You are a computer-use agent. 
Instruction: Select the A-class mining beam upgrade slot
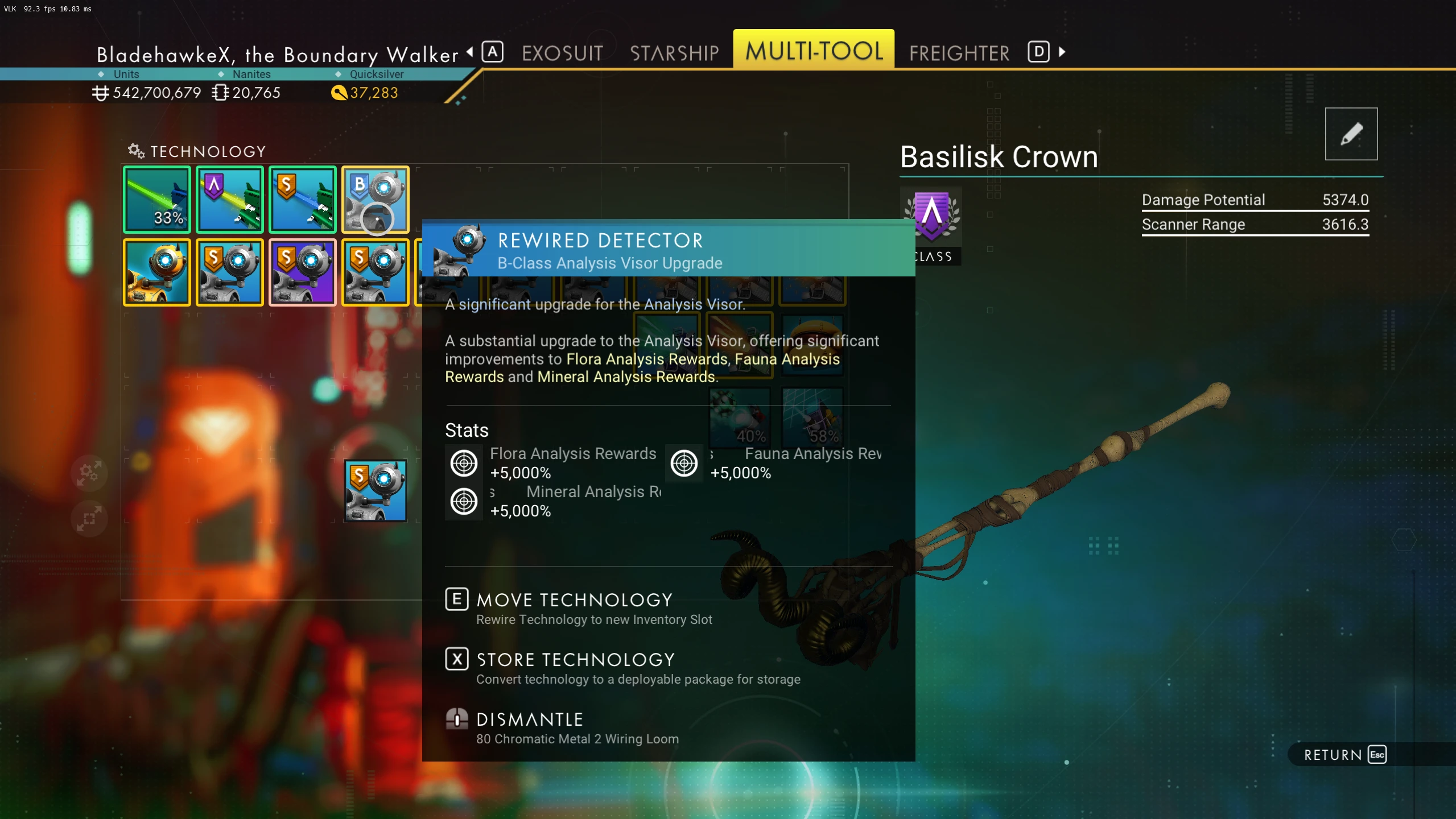pyautogui.click(x=230, y=200)
